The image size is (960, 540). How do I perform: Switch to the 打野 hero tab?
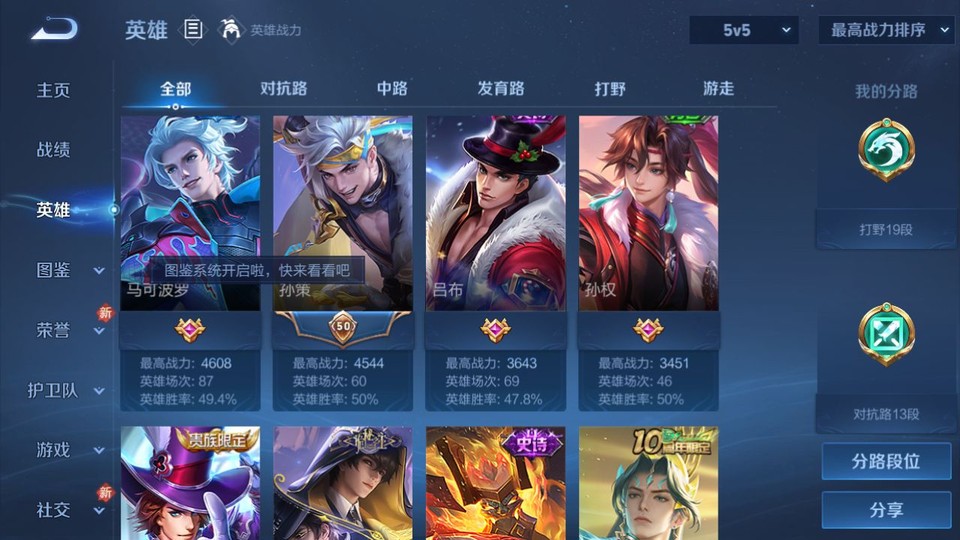pyautogui.click(x=610, y=89)
